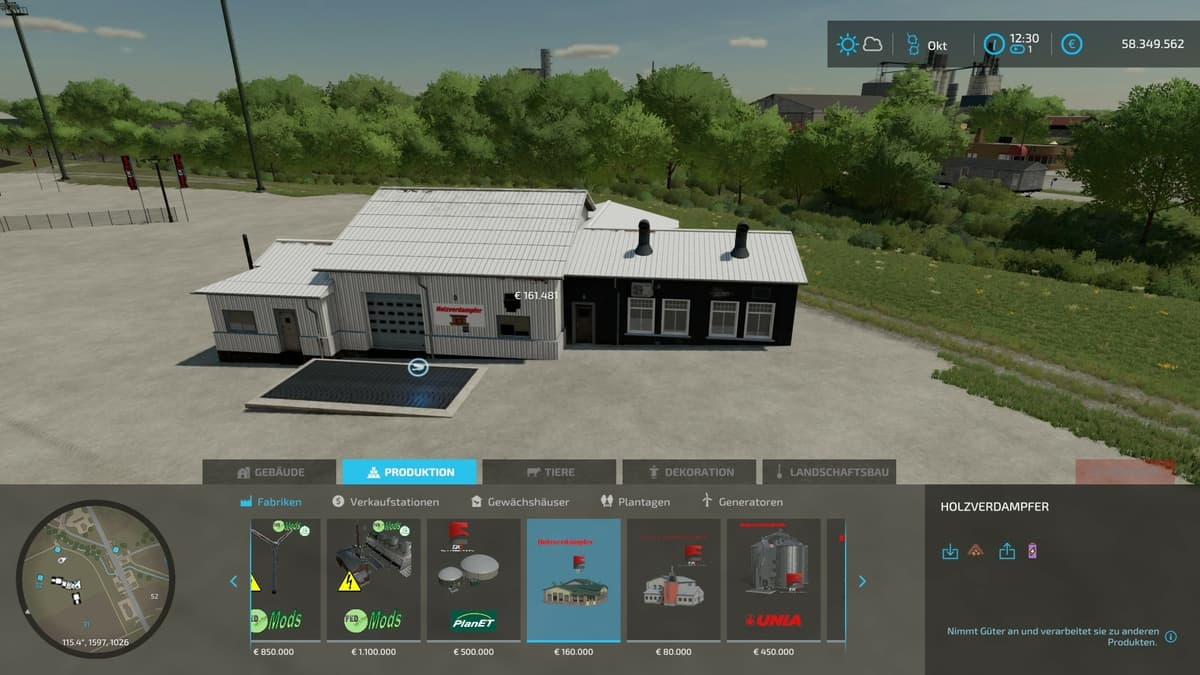Open the Landschaftsbau tab
Viewport: 1200px width, 675px height.
point(829,472)
